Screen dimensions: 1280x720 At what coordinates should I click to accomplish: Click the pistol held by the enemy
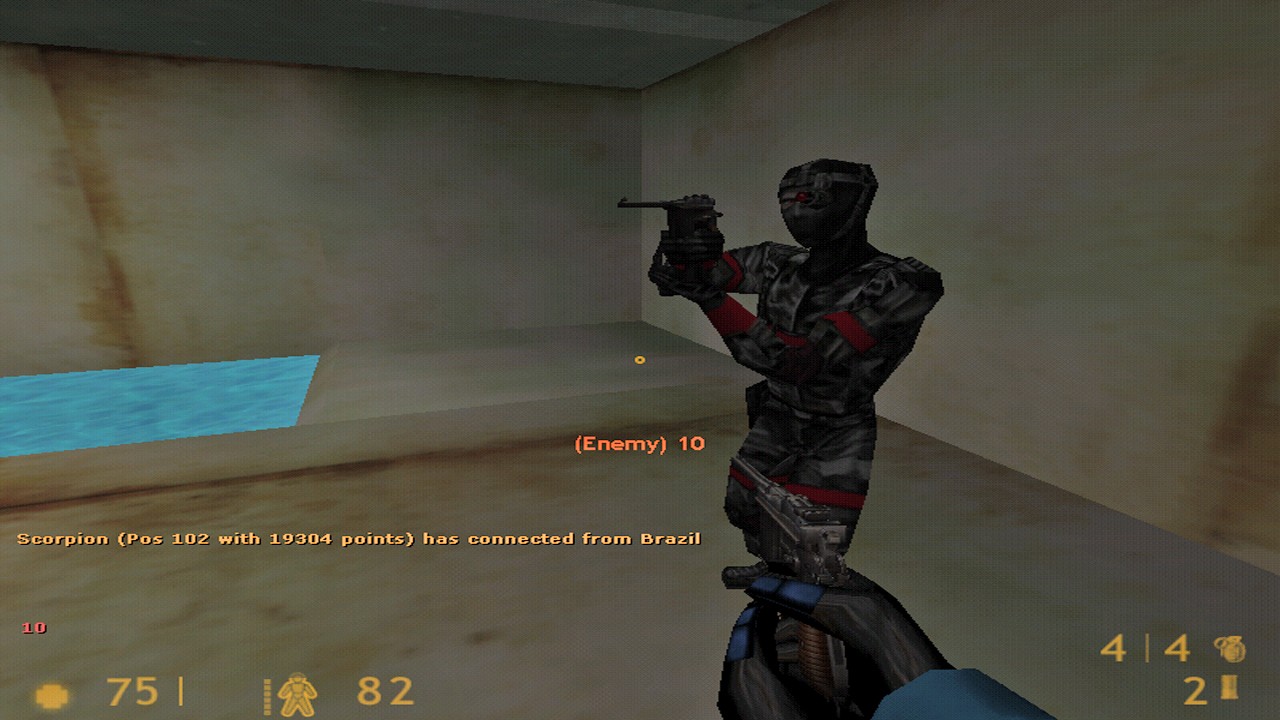click(690, 220)
